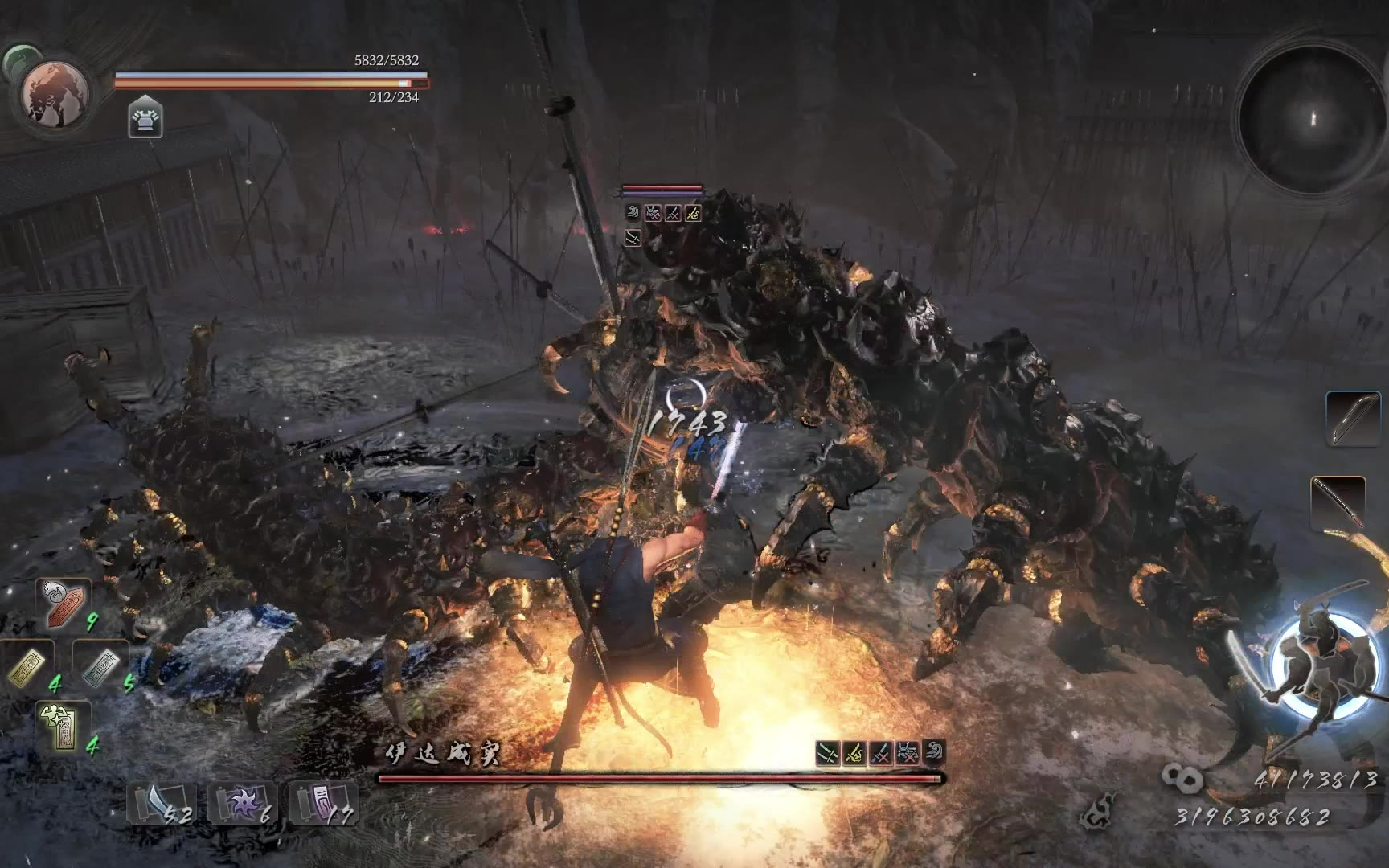Viewport: 1389px width, 868px height.
Task: Select the curved blade scroll slot
Action: tap(161, 803)
